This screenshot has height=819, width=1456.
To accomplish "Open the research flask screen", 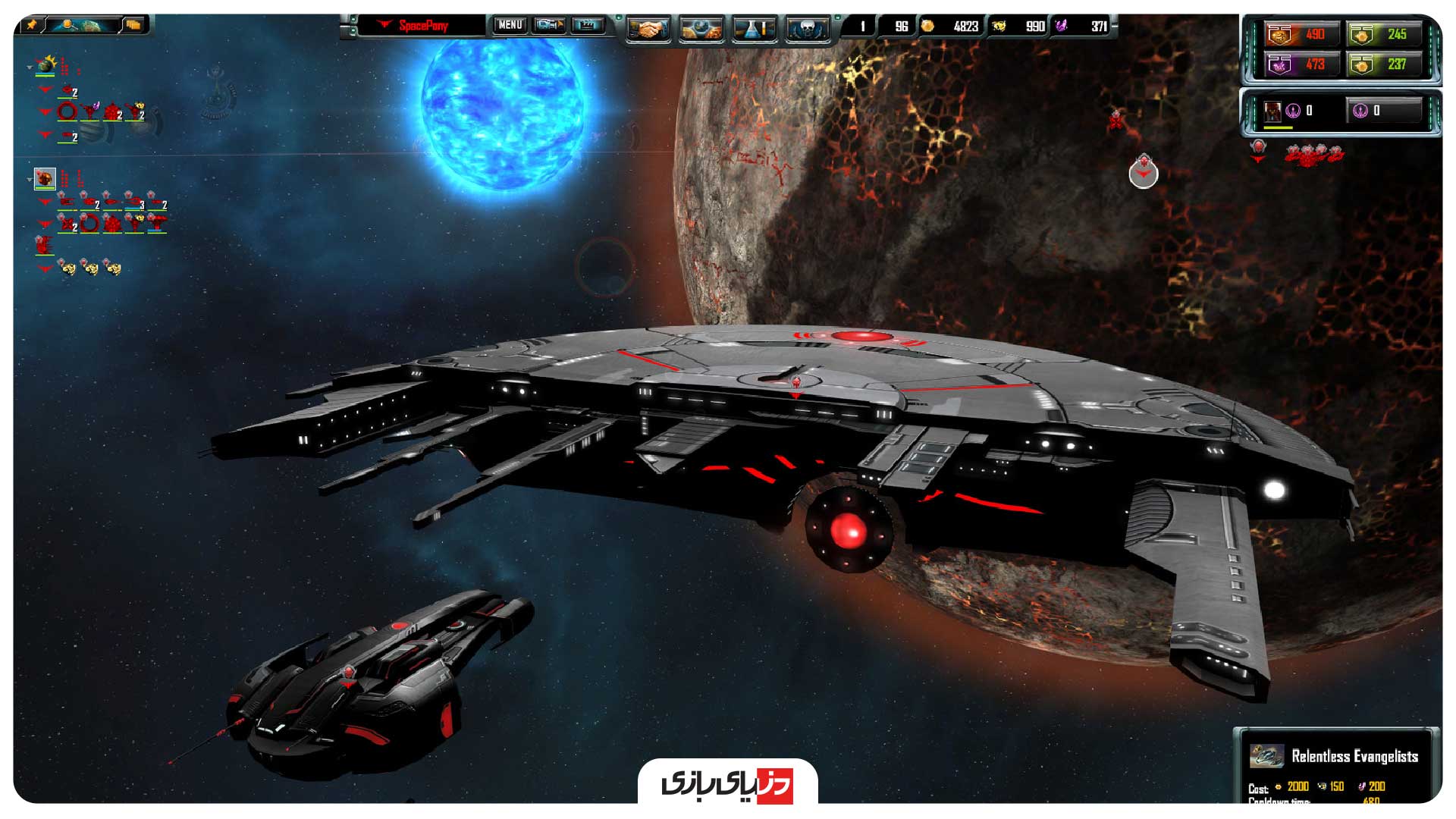I will (x=754, y=28).
